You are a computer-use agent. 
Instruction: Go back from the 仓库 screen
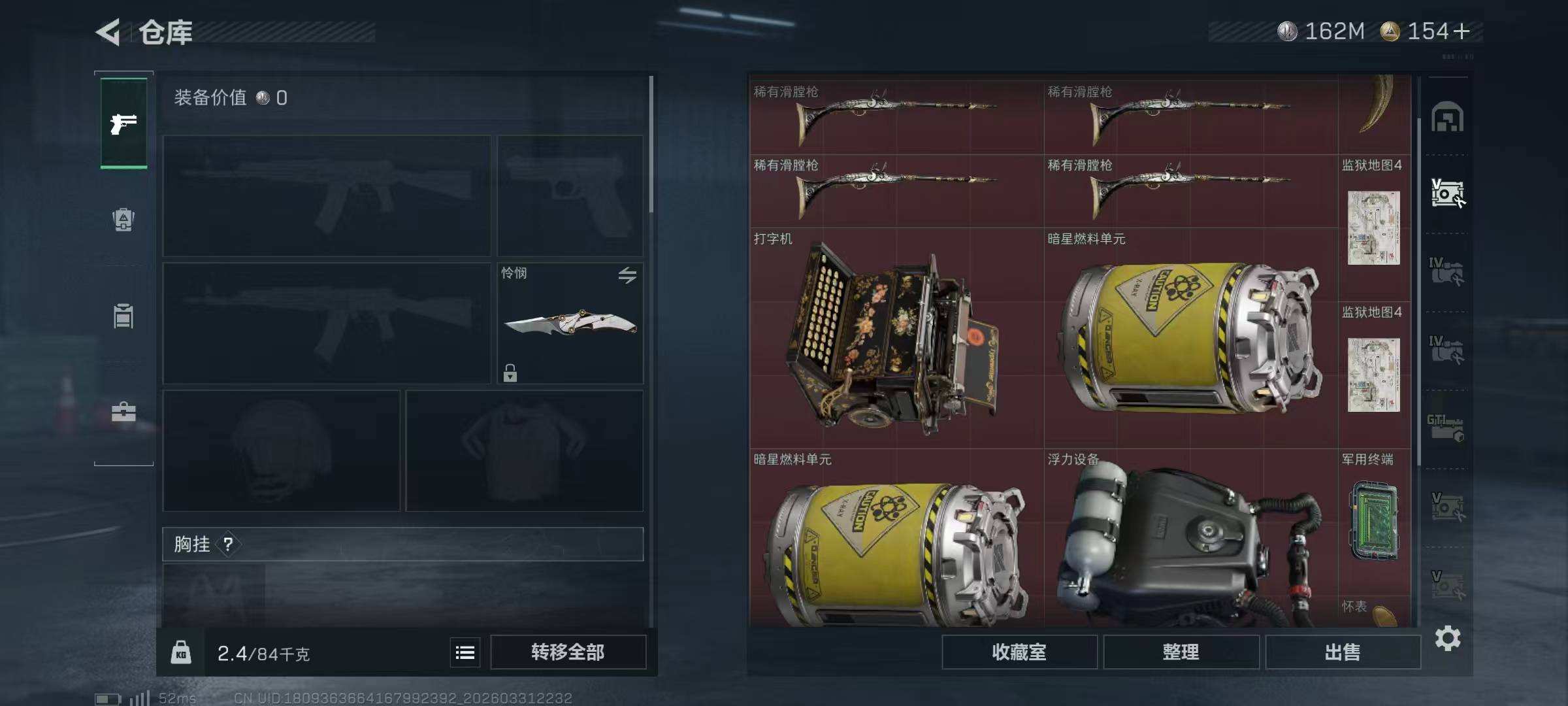coord(108,32)
